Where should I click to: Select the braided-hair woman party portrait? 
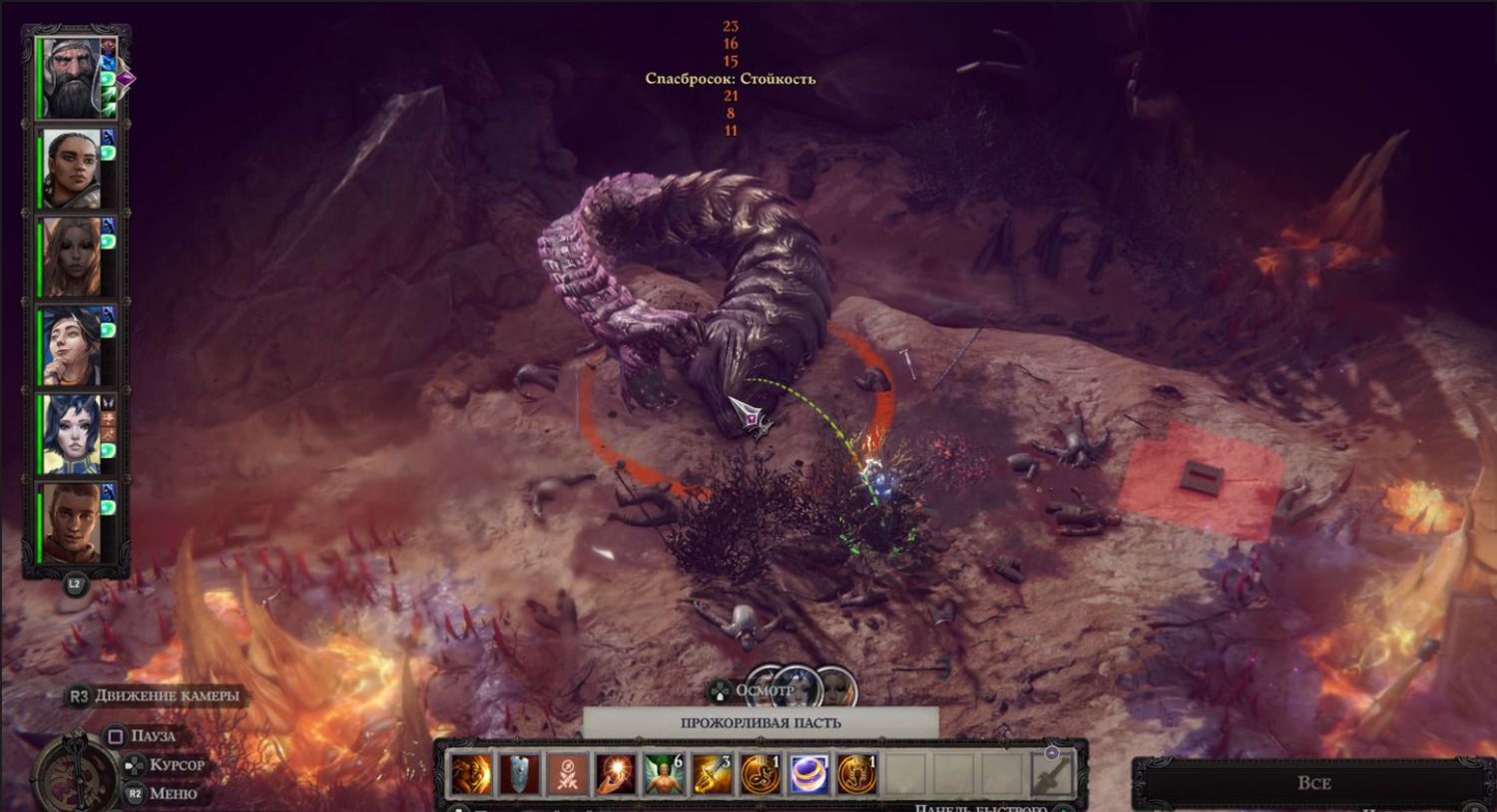tap(72, 169)
